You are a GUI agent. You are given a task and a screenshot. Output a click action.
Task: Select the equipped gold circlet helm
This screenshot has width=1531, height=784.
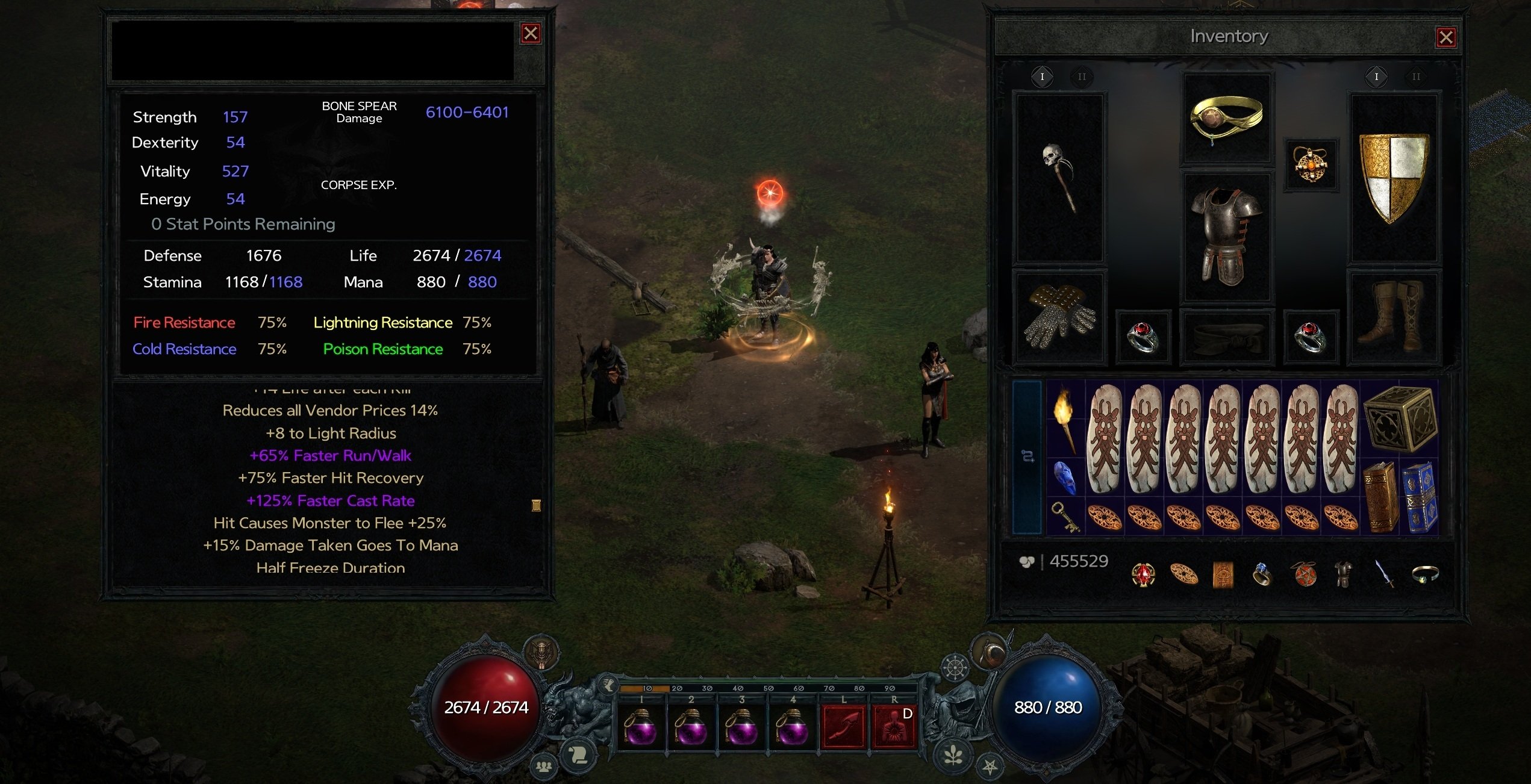coord(1227,119)
